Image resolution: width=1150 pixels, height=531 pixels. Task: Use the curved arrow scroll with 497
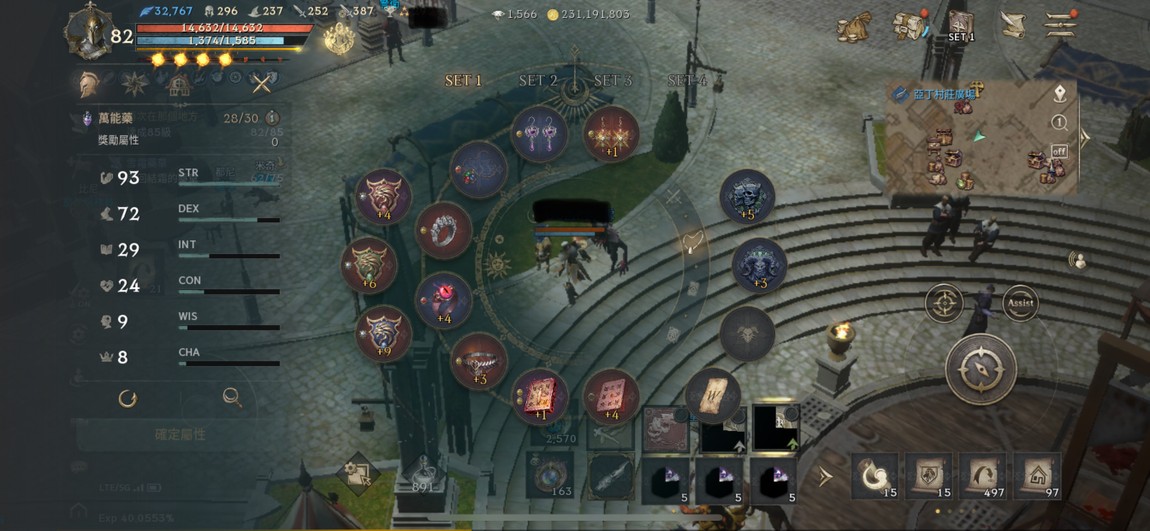[982, 476]
